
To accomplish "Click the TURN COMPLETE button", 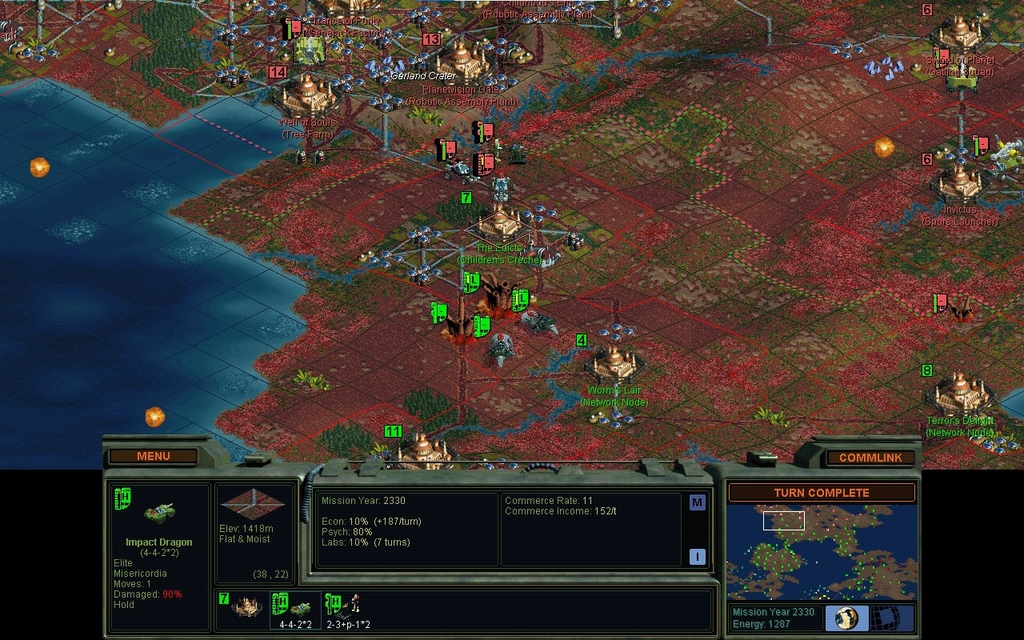I will click(x=821, y=493).
